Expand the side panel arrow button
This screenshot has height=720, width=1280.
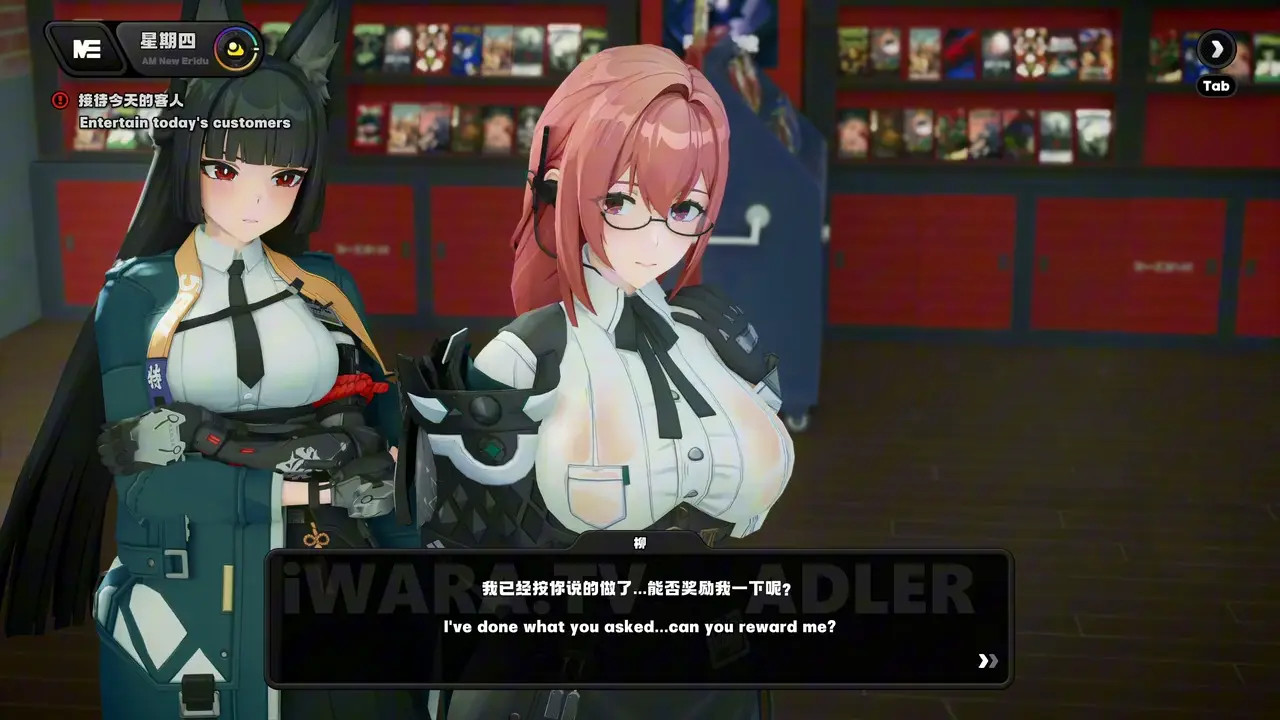coord(1216,49)
